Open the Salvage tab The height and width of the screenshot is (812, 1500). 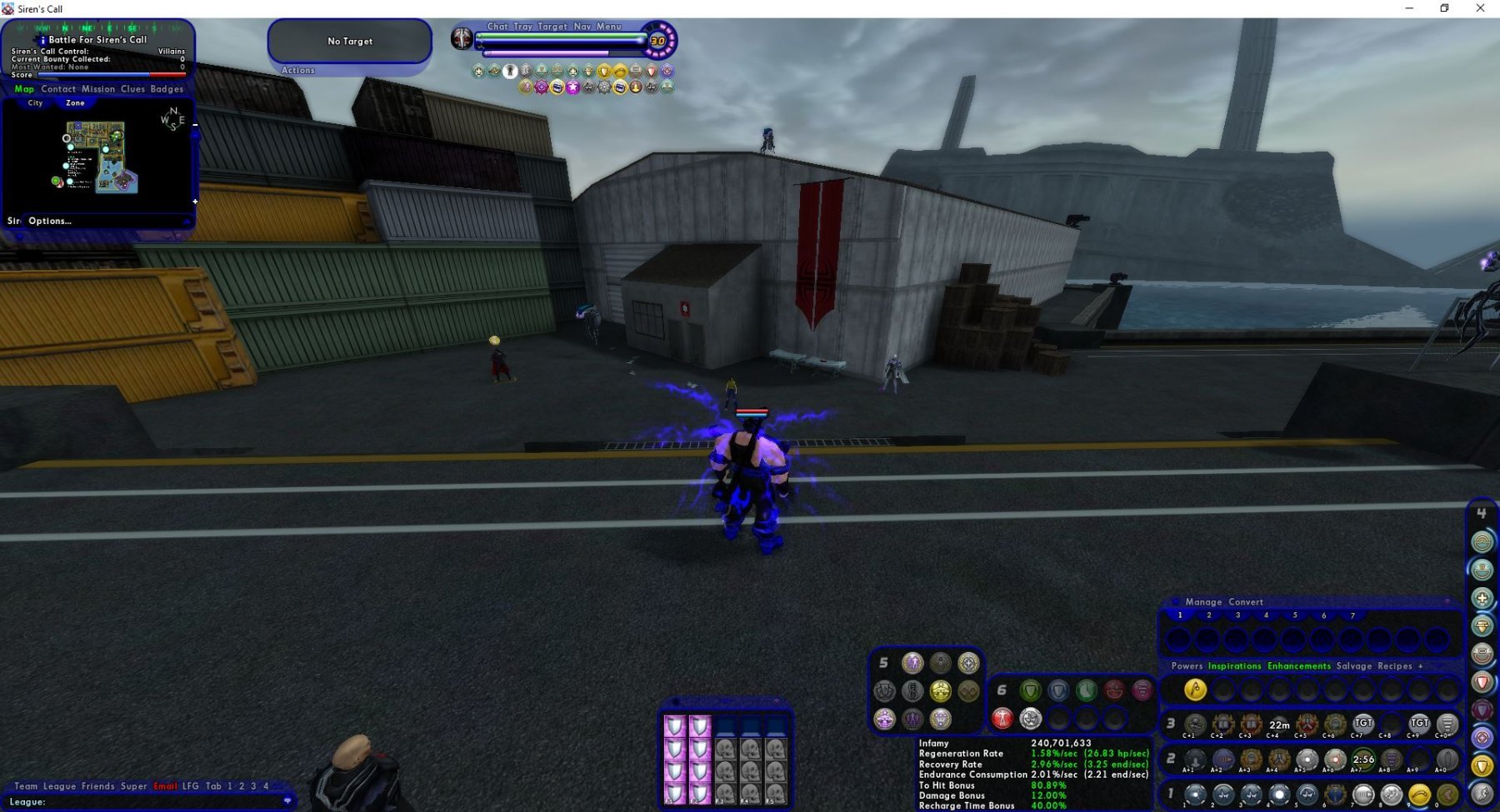1354,666
